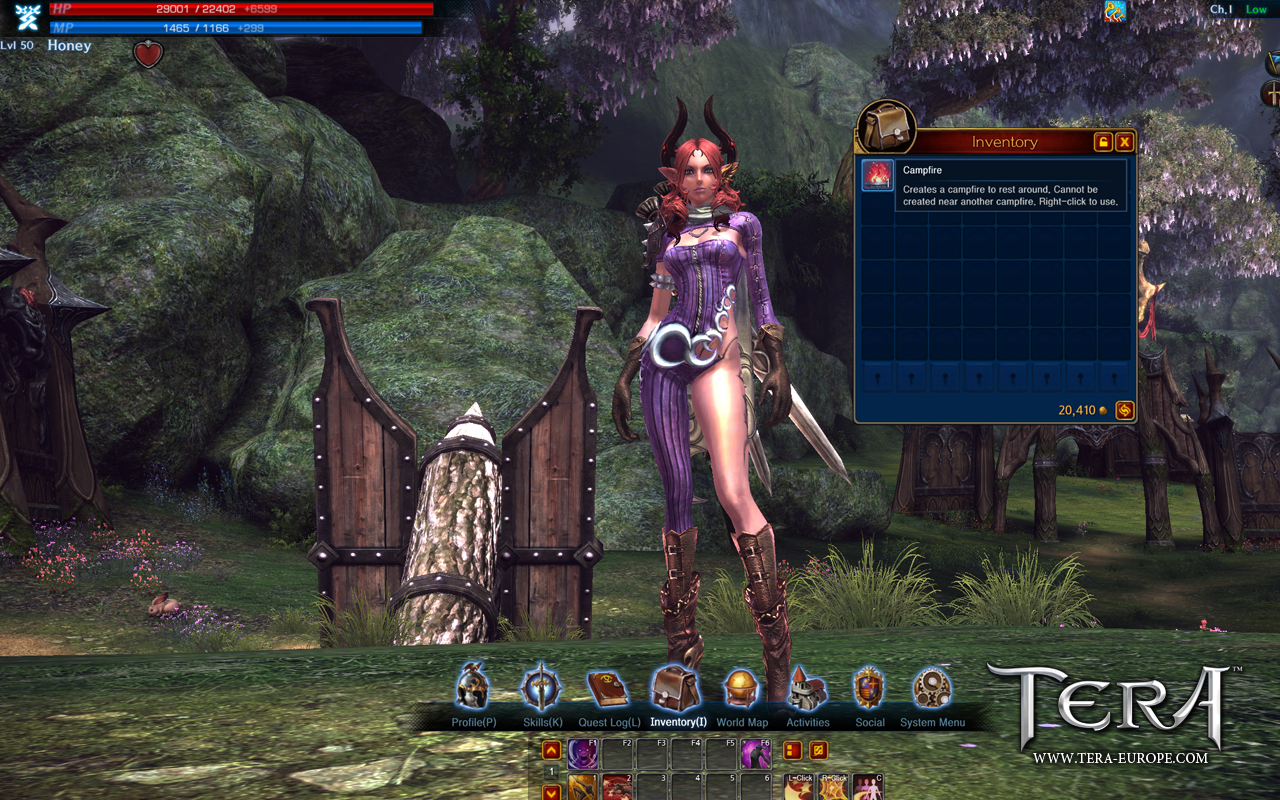The width and height of the screenshot is (1280, 800).
Task: Switch hotbar page up with the arrow
Action: [x=551, y=750]
